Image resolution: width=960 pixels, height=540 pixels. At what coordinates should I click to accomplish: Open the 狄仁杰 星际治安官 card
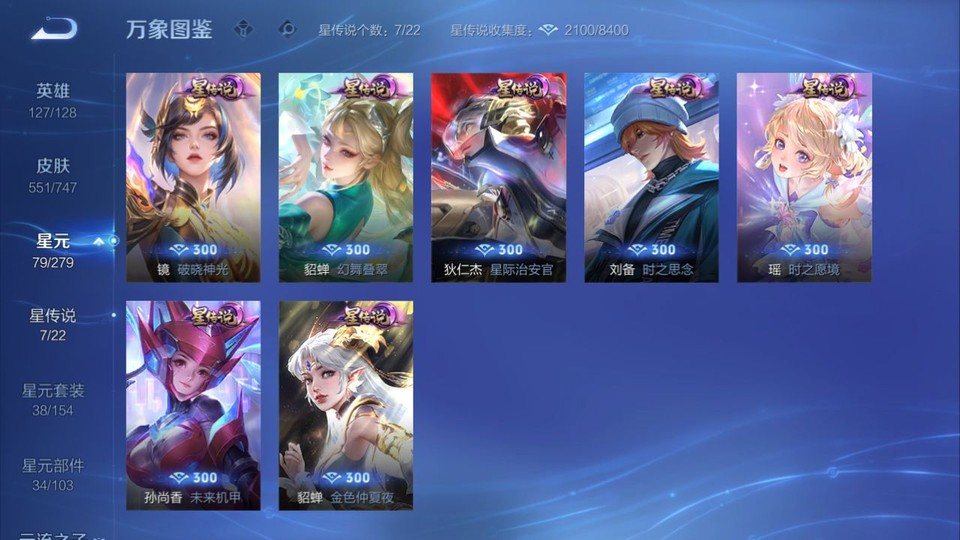coord(498,177)
